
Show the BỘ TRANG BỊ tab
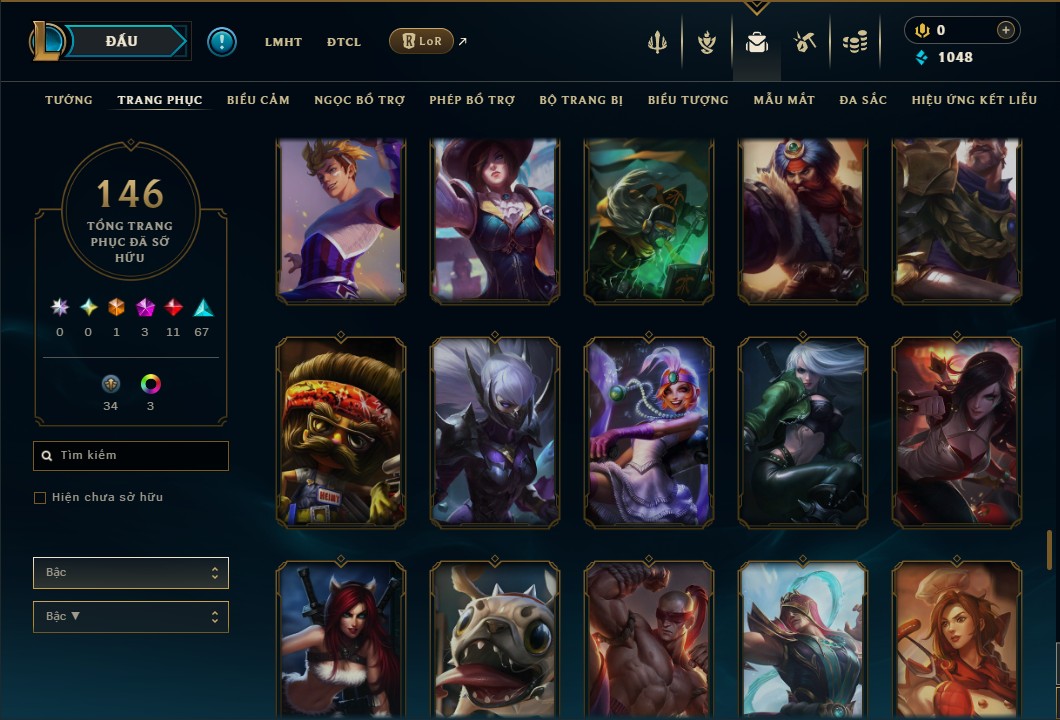coord(581,100)
